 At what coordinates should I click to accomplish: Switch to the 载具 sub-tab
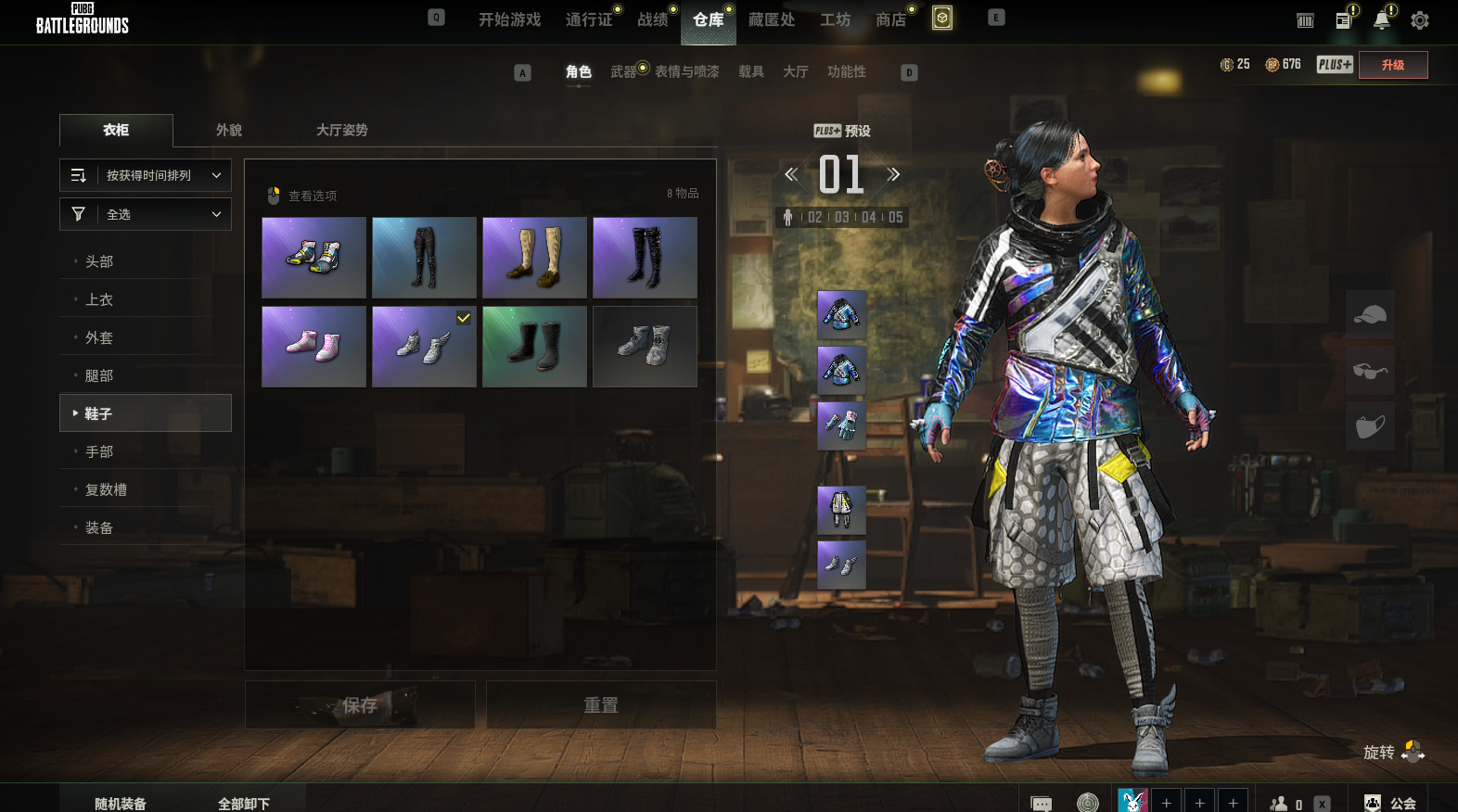pos(751,71)
